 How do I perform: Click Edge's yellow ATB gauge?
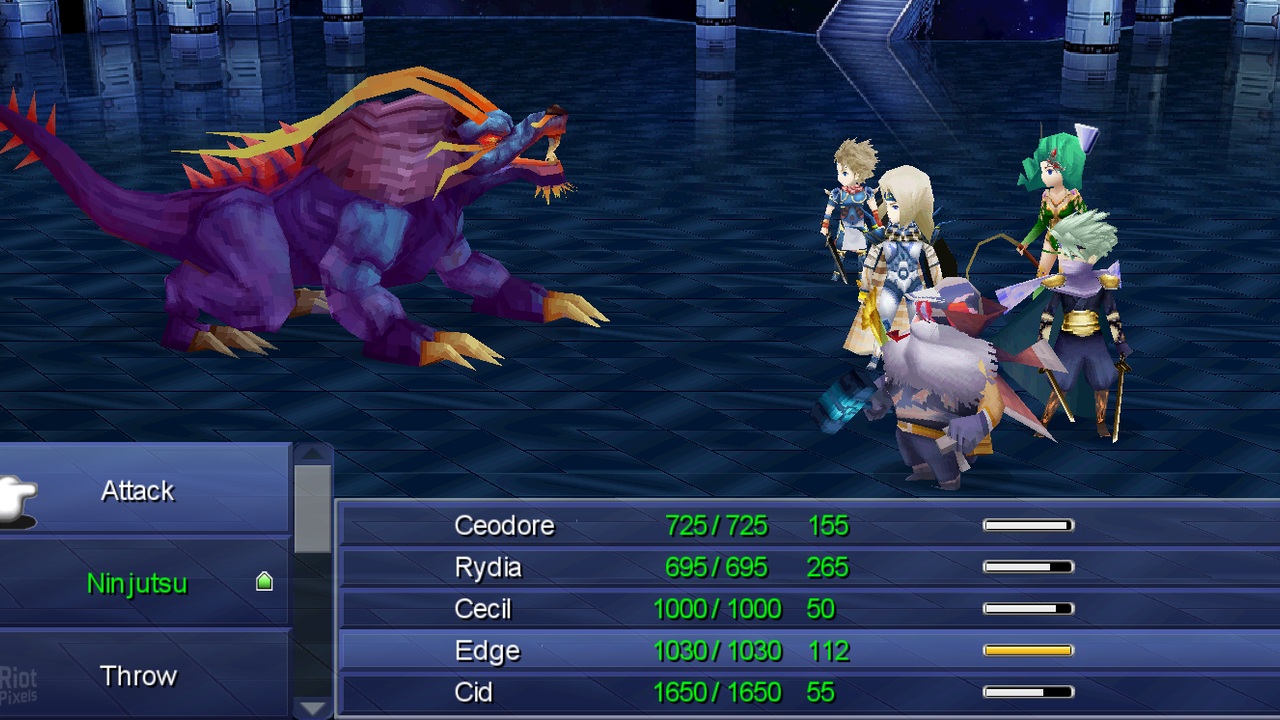[1027, 649]
